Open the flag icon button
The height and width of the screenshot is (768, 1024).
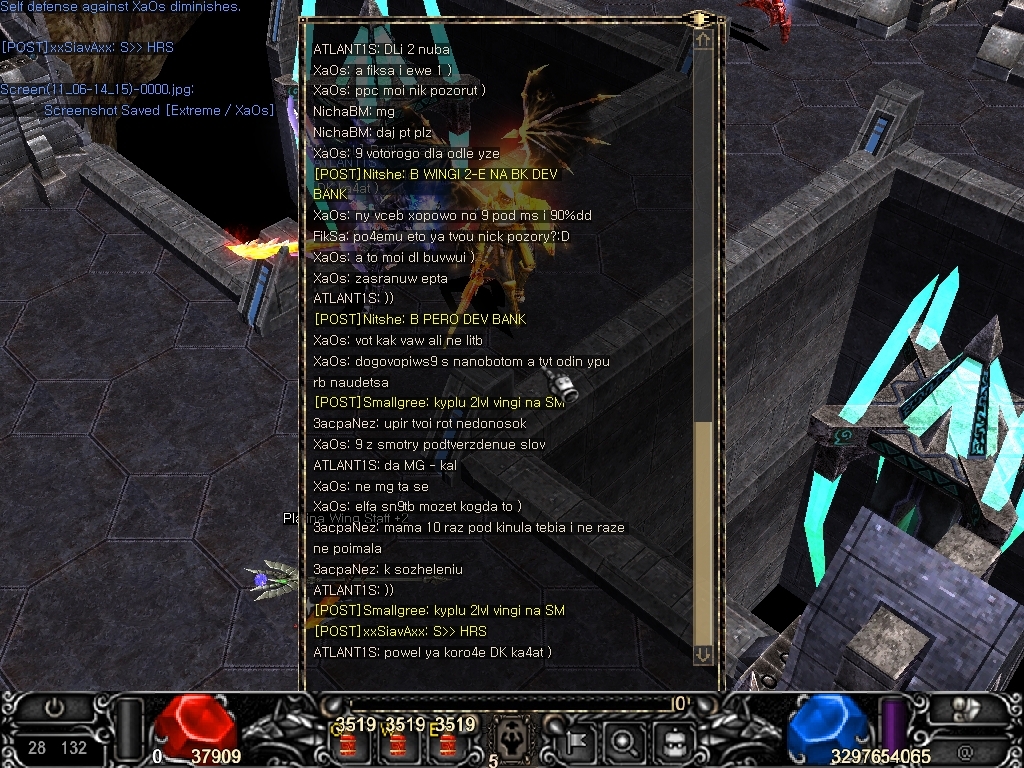[578, 742]
